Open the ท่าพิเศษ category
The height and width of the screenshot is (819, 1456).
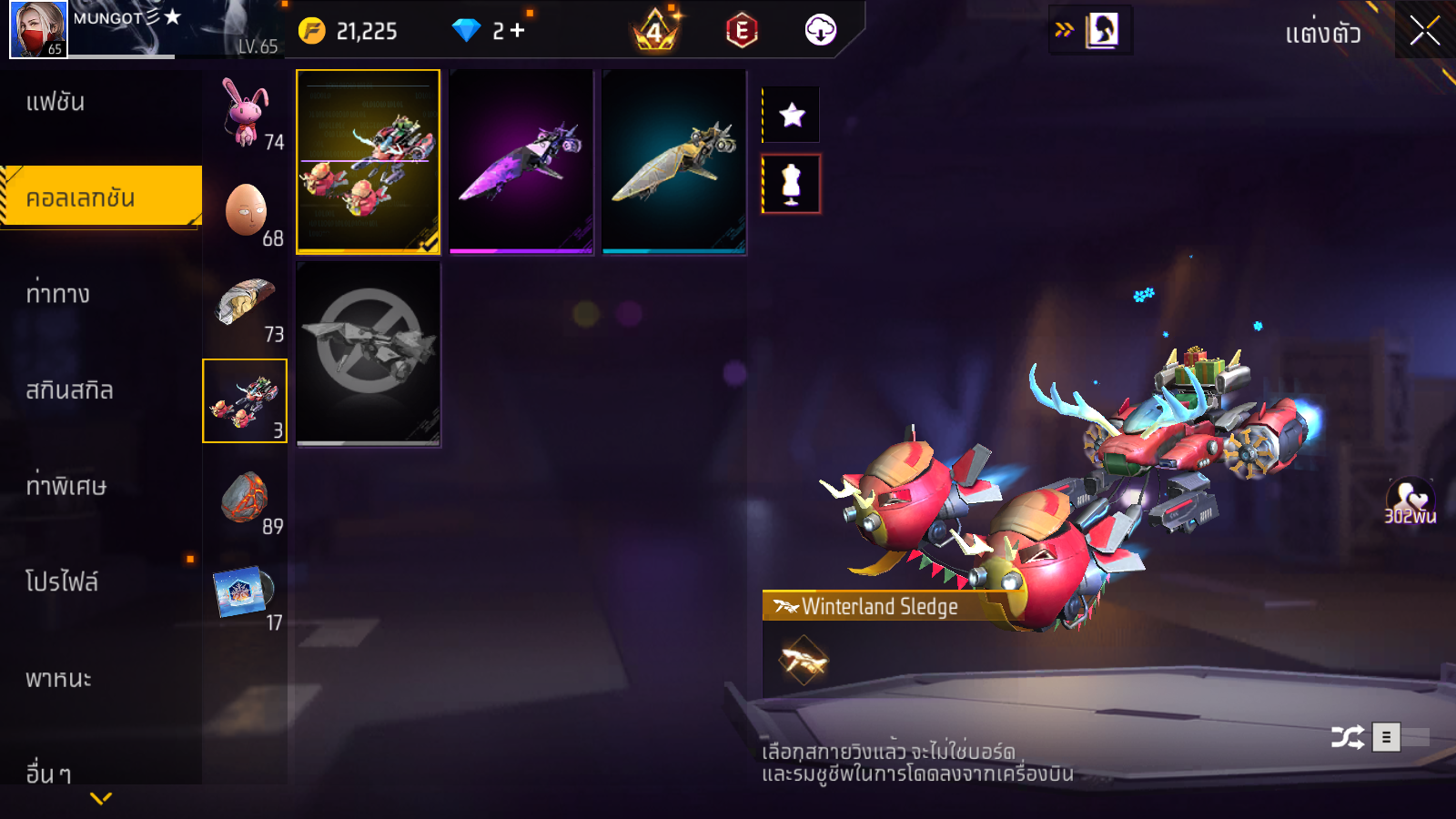(x=66, y=486)
